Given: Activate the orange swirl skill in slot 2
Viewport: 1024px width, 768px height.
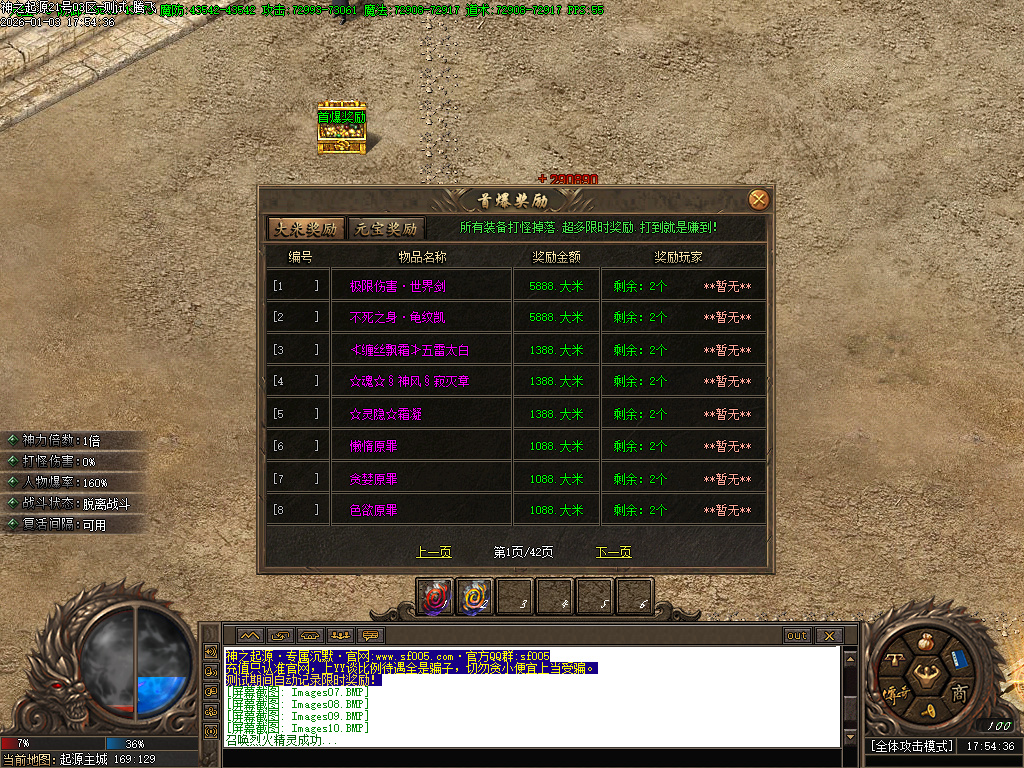Looking at the screenshot, I should [x=475, y=597].
